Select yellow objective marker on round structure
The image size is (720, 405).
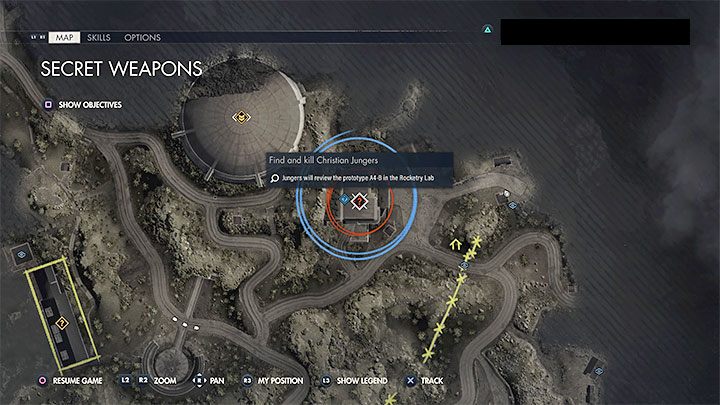[x=240, y=118]
